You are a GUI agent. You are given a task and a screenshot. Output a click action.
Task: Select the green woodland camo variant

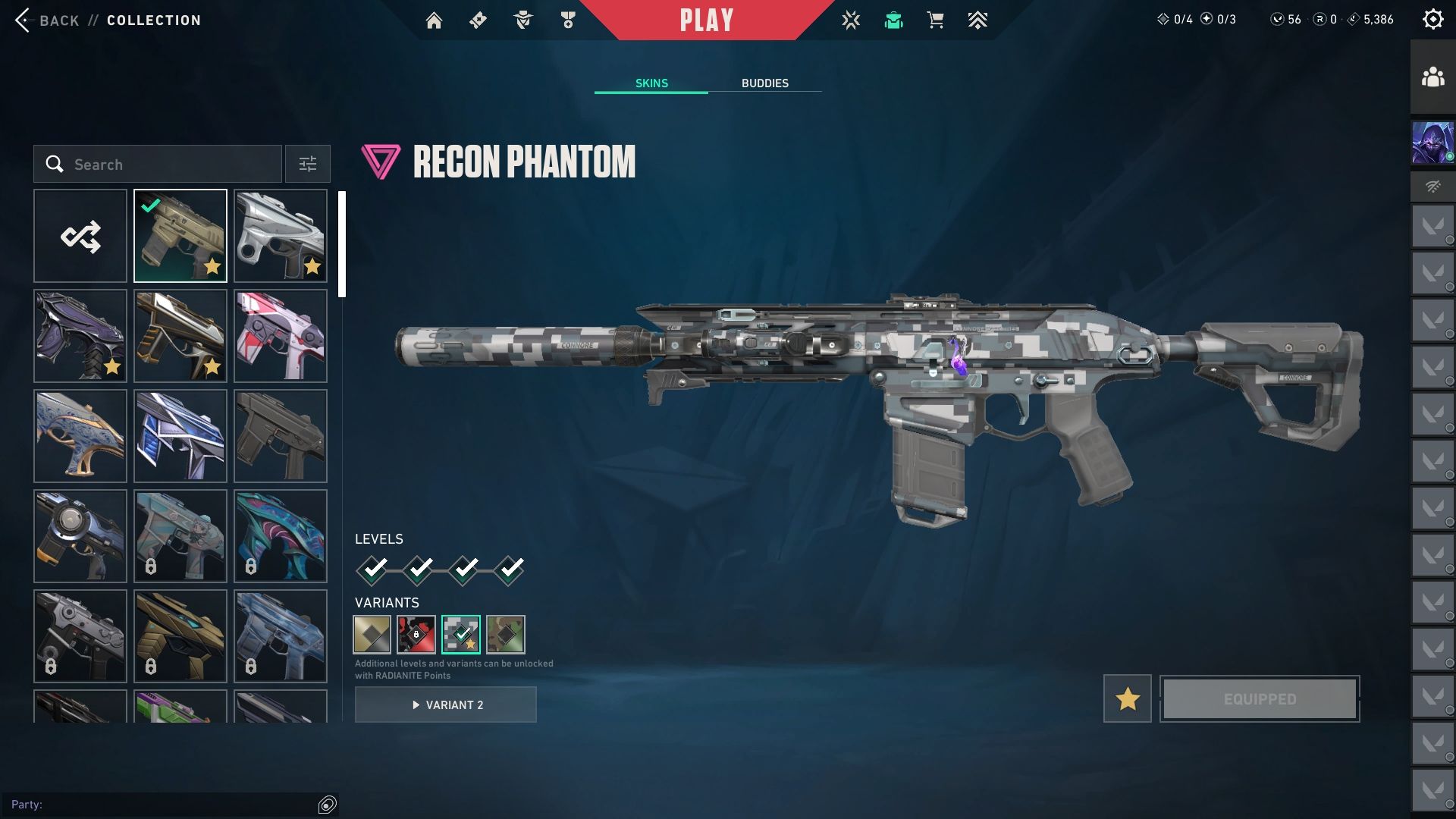pos(506,635)
